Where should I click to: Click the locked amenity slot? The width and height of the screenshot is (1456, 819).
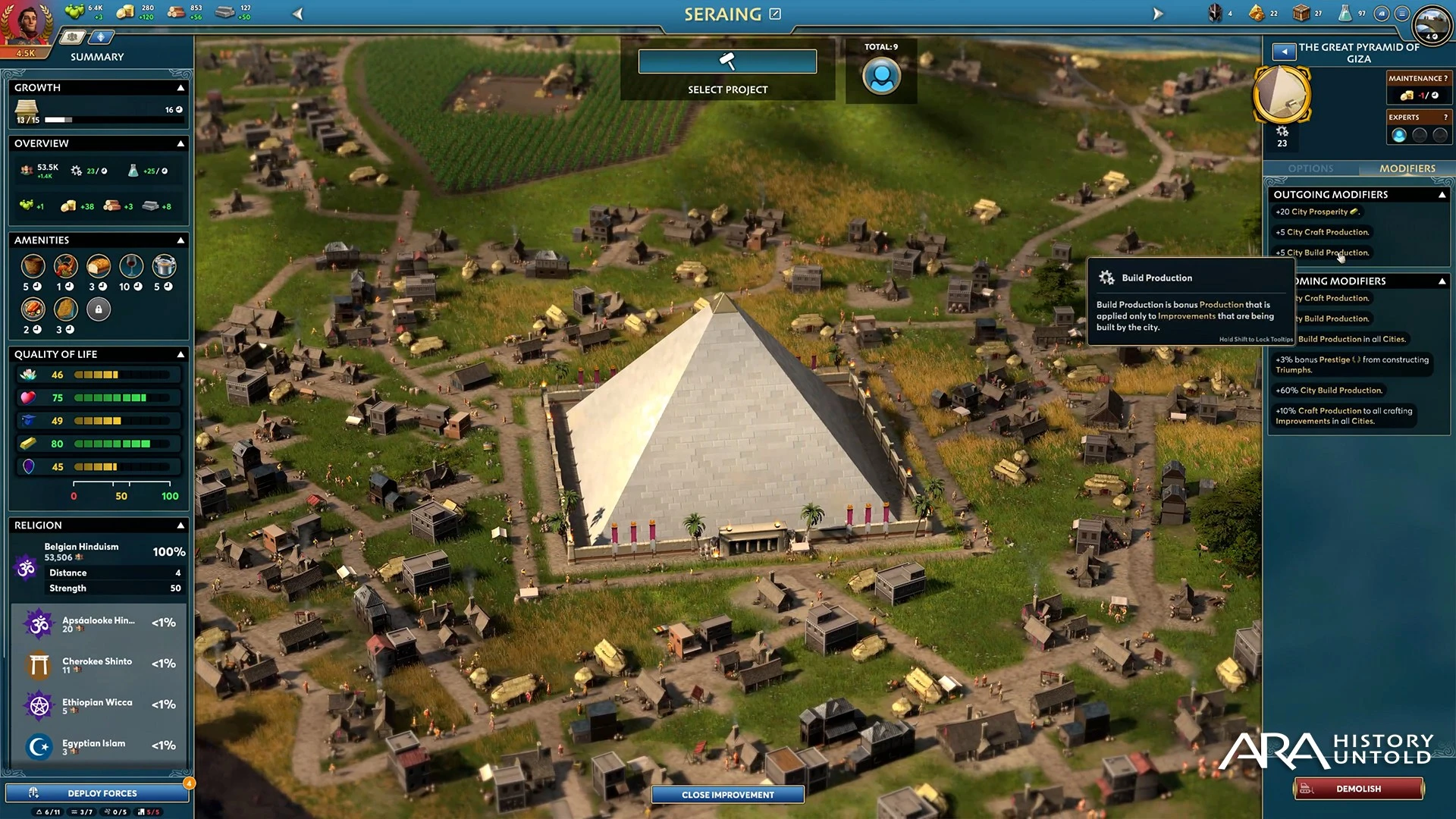(99, 309)
